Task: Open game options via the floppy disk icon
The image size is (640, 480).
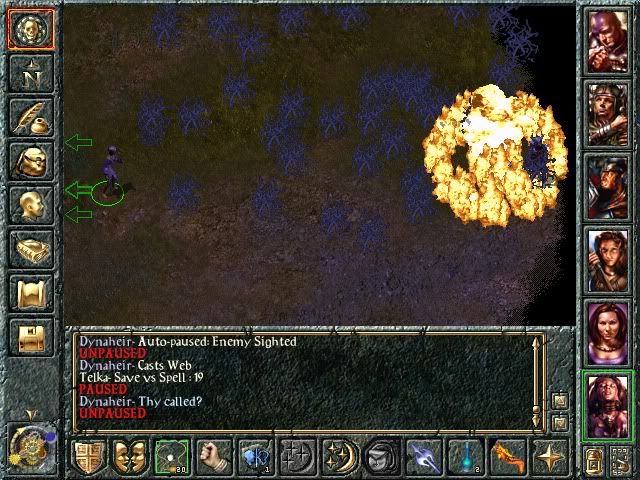Action: click(31, 338)
